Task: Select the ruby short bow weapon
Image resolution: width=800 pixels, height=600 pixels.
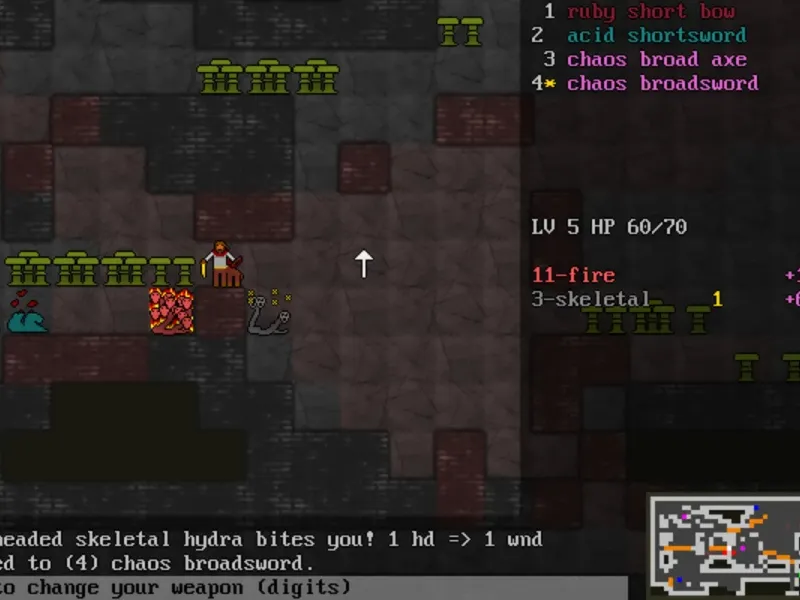Action: 651,12
